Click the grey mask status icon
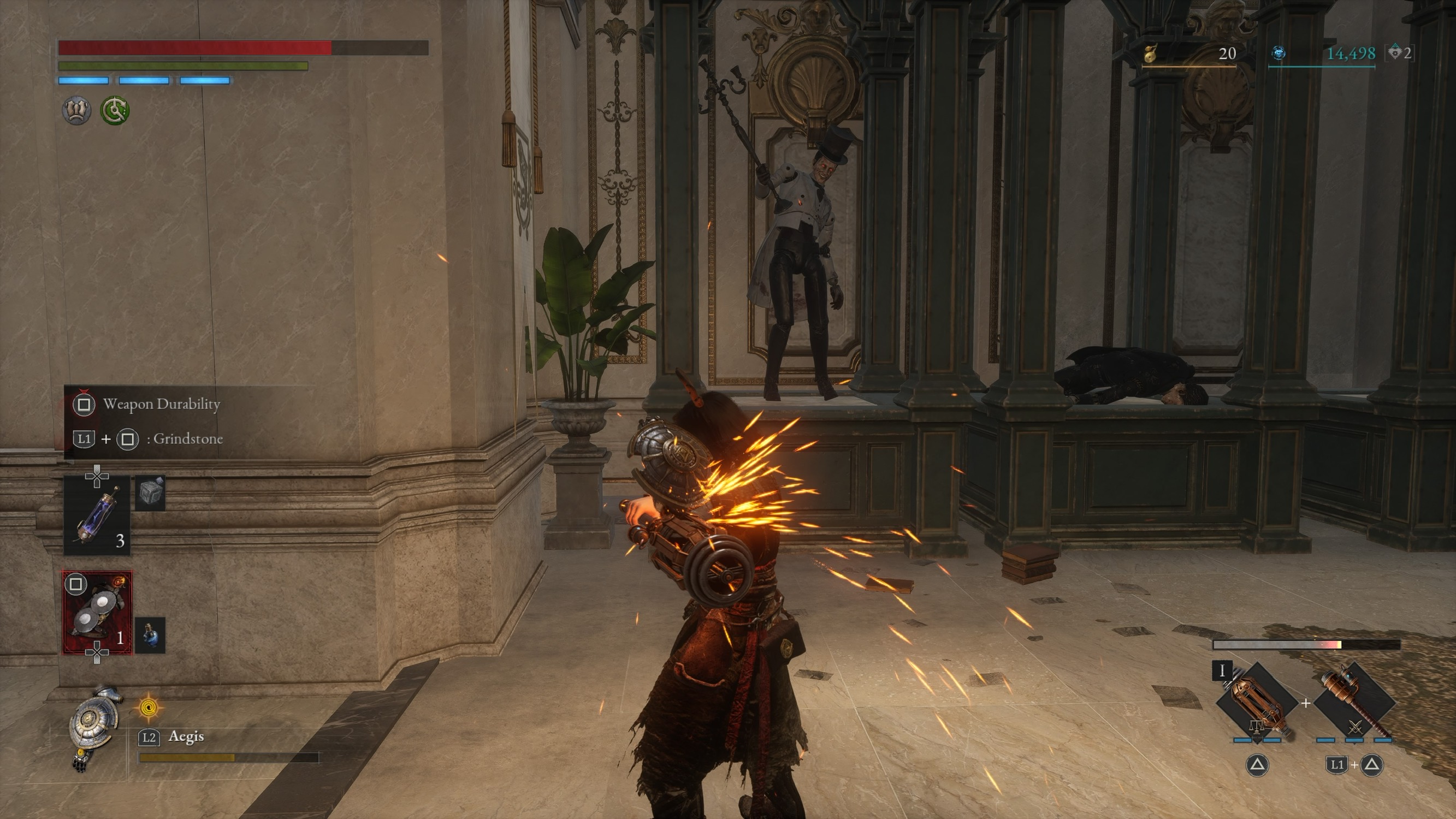The width and height of the screenshot is (1456, 819). pos(76,110)
